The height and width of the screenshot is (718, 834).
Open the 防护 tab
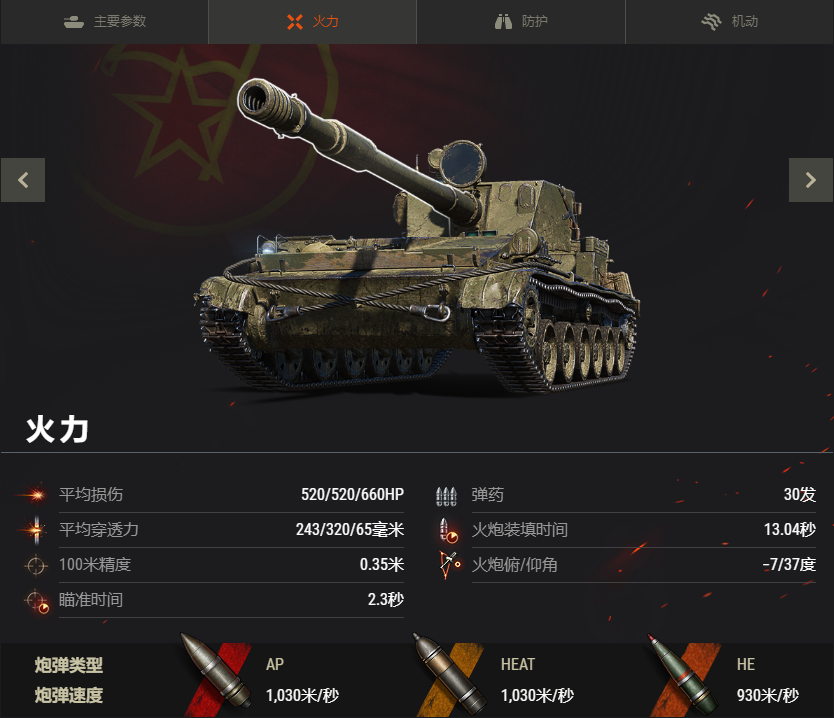(x=521, y=21)
